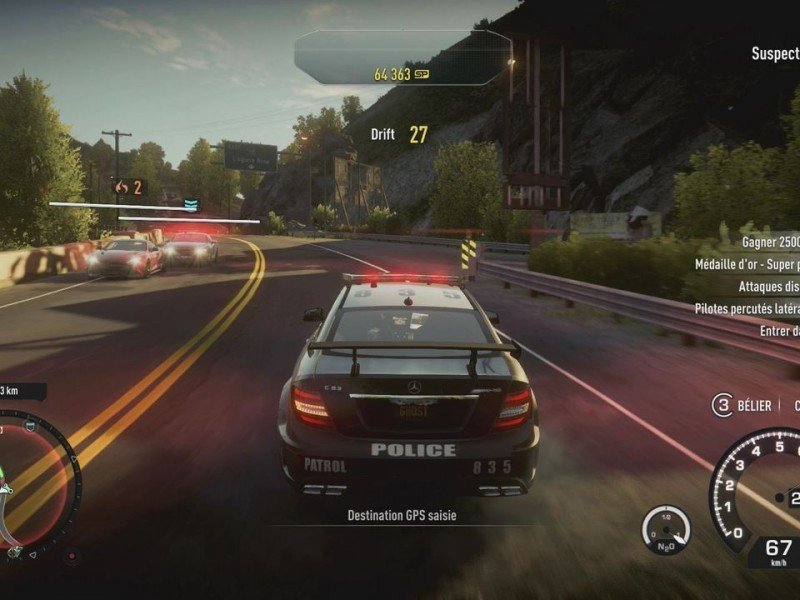Click the N2O nitrous gauge icon
Viewport: 800px width, 600px height.
pos(665,530)
